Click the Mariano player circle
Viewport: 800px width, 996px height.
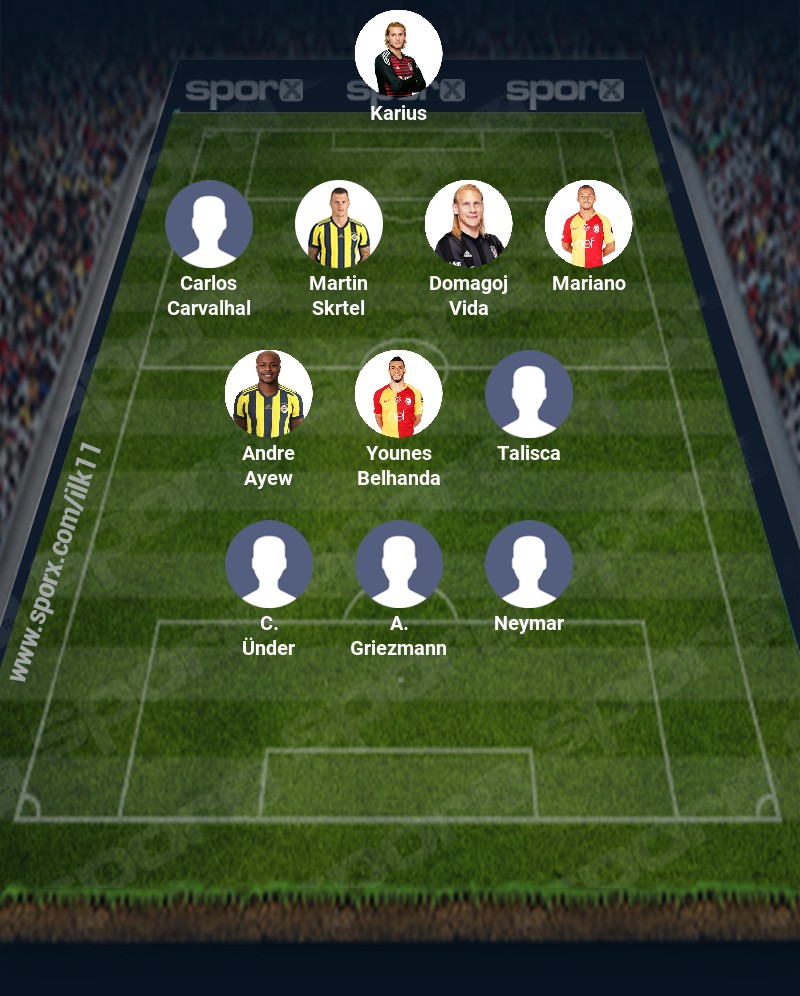588,224
